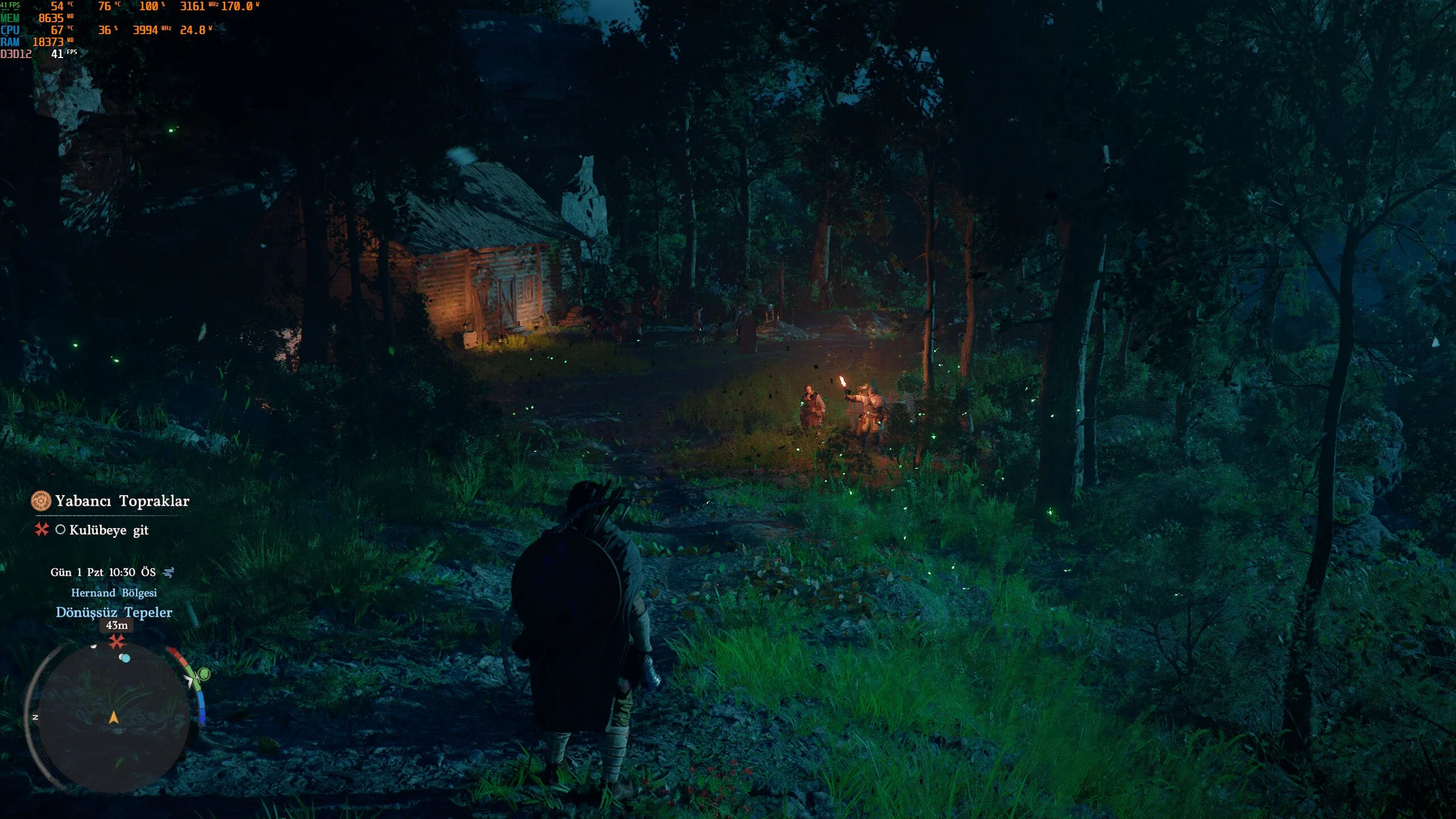Select the Dönüşsüz Tepeler location label
1456x819 pixels.
coord(114,612)
